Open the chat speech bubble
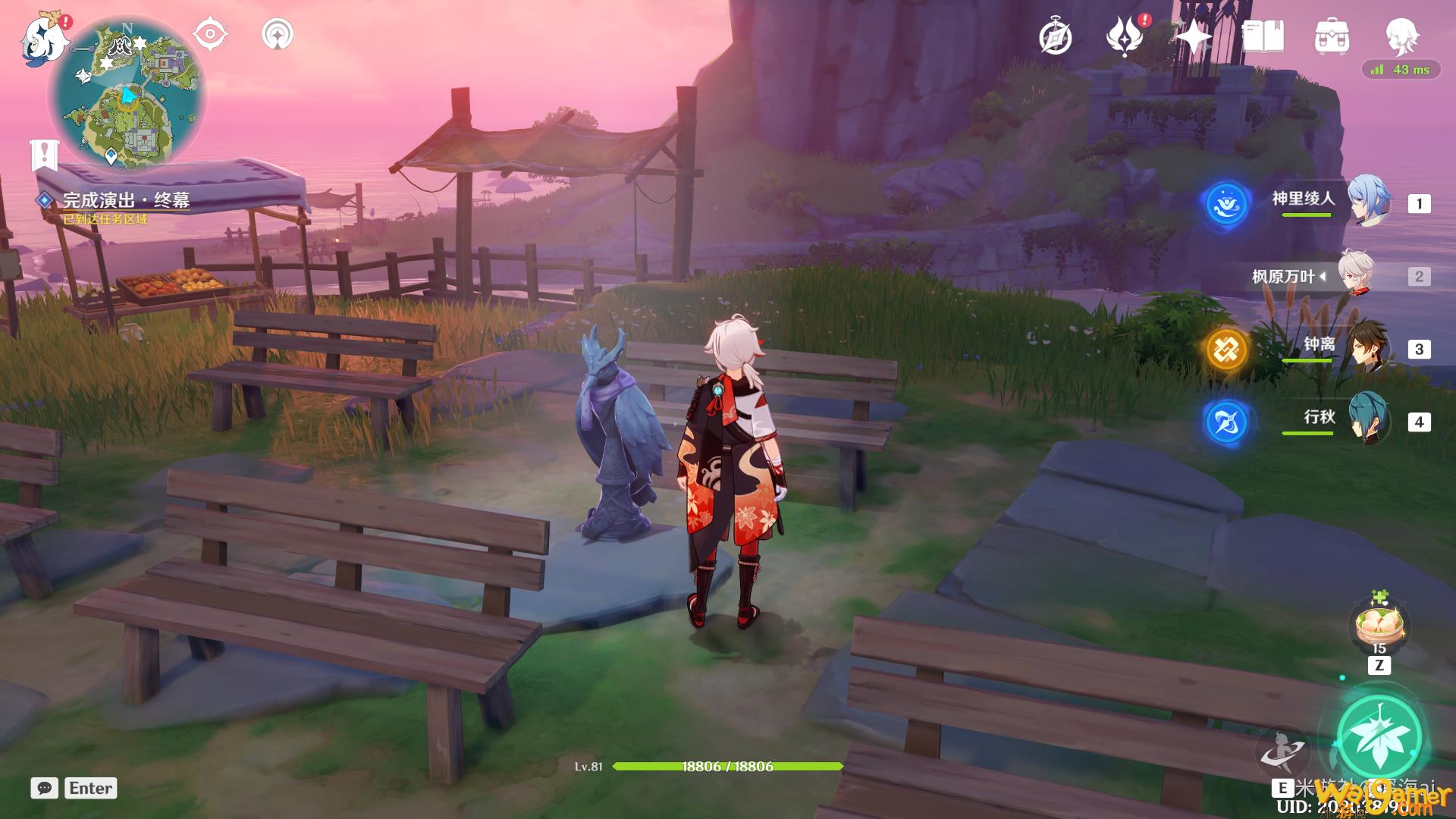This screenshot has height=819, width=1456. (45, 788)
